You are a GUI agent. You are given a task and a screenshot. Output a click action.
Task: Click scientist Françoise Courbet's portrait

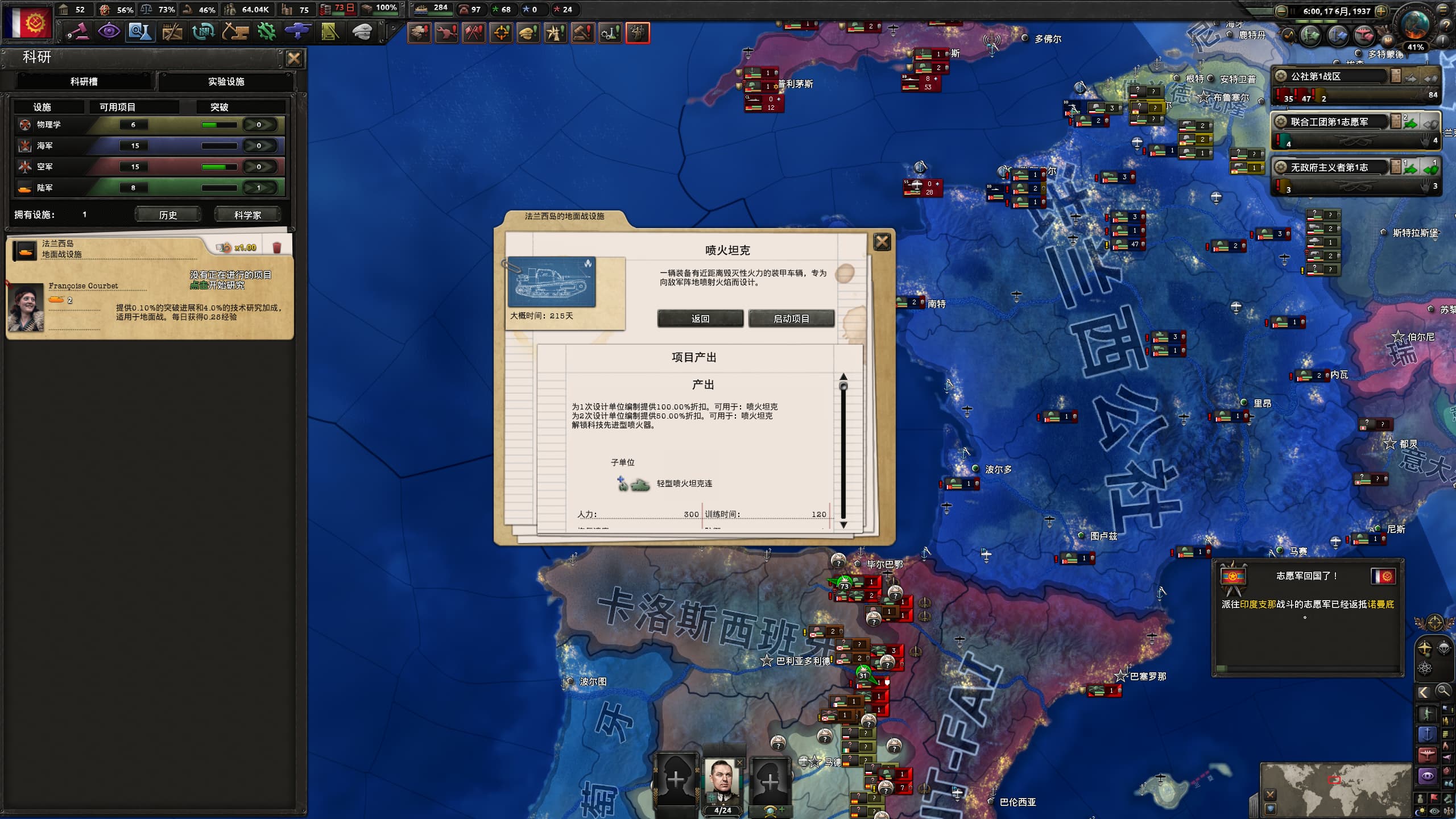(x=26, y=307)
